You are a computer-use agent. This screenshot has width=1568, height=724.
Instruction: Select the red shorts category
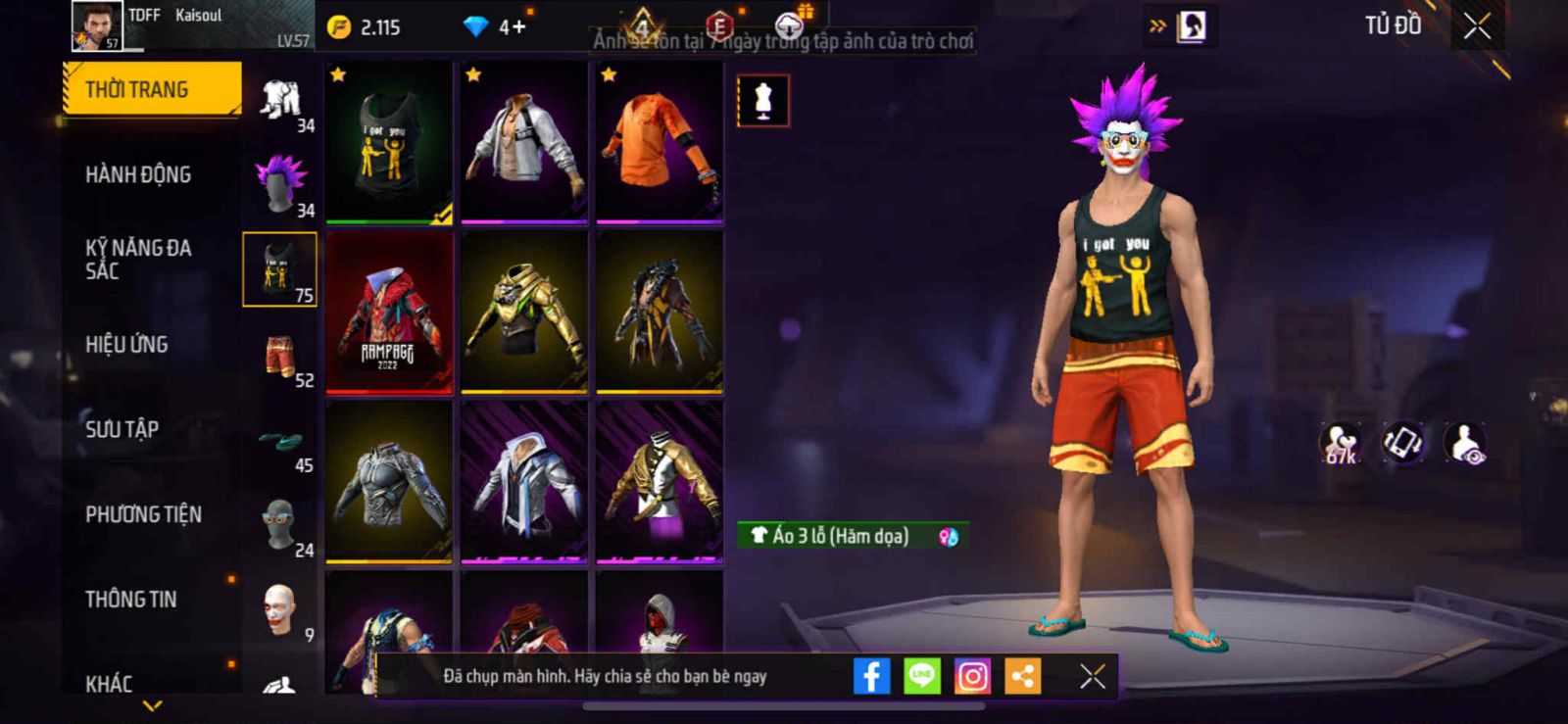pyautogui.click(x=280, y=356)
